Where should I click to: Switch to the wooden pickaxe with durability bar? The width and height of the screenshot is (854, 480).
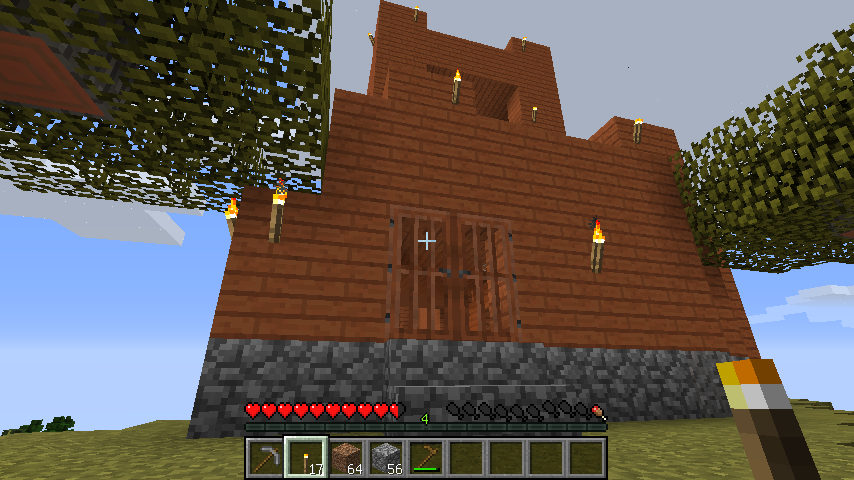coord(426,458)
